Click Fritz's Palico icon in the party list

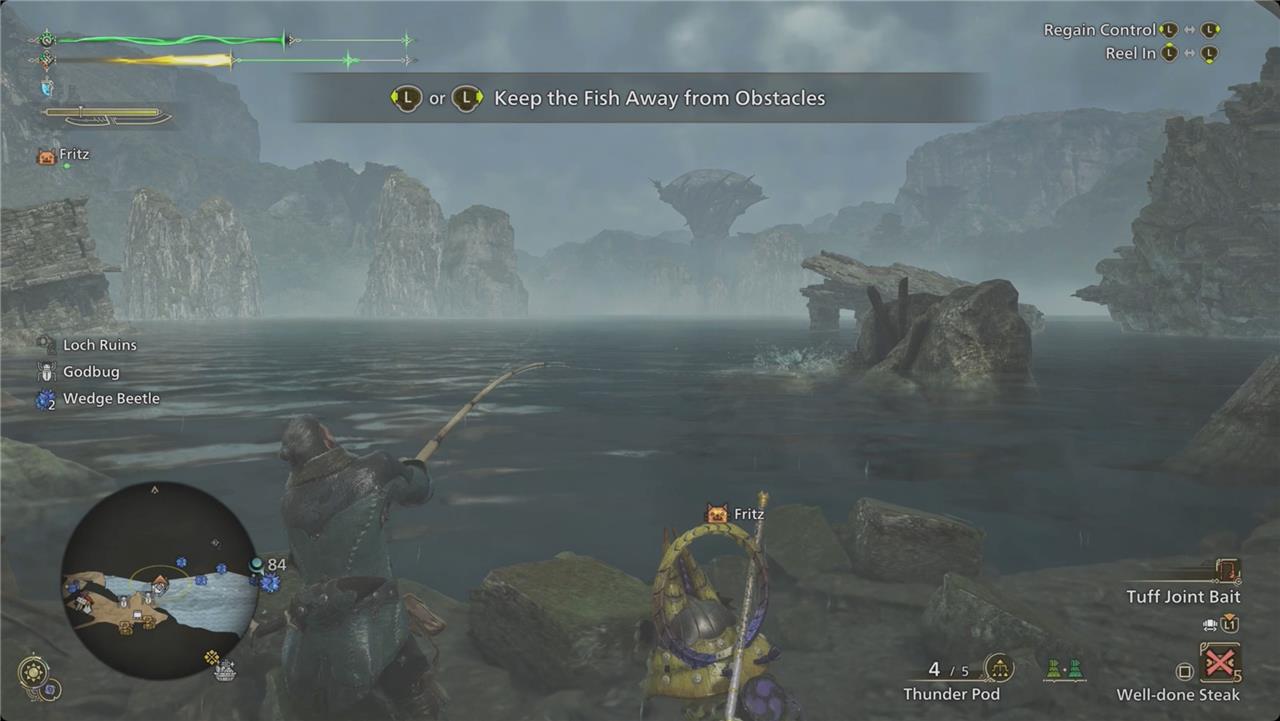pyautogui.click(x=46, y=155)
